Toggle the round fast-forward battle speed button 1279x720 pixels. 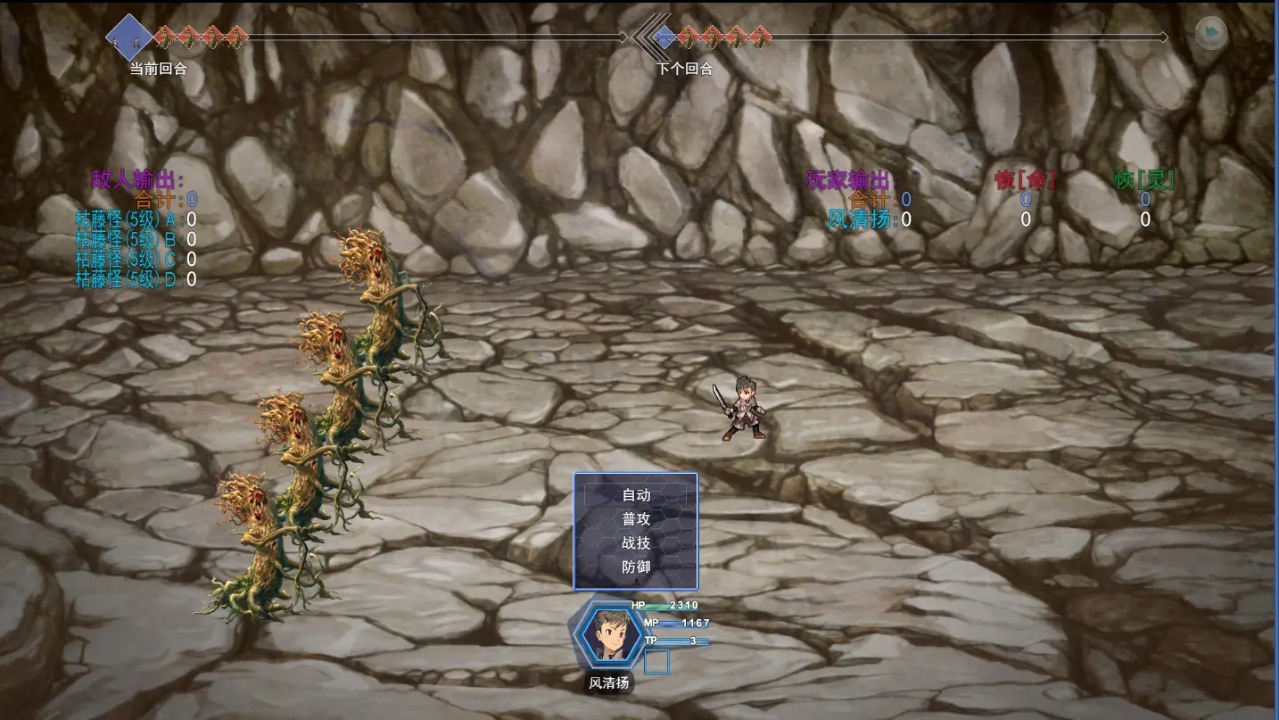coord(1211,33)
